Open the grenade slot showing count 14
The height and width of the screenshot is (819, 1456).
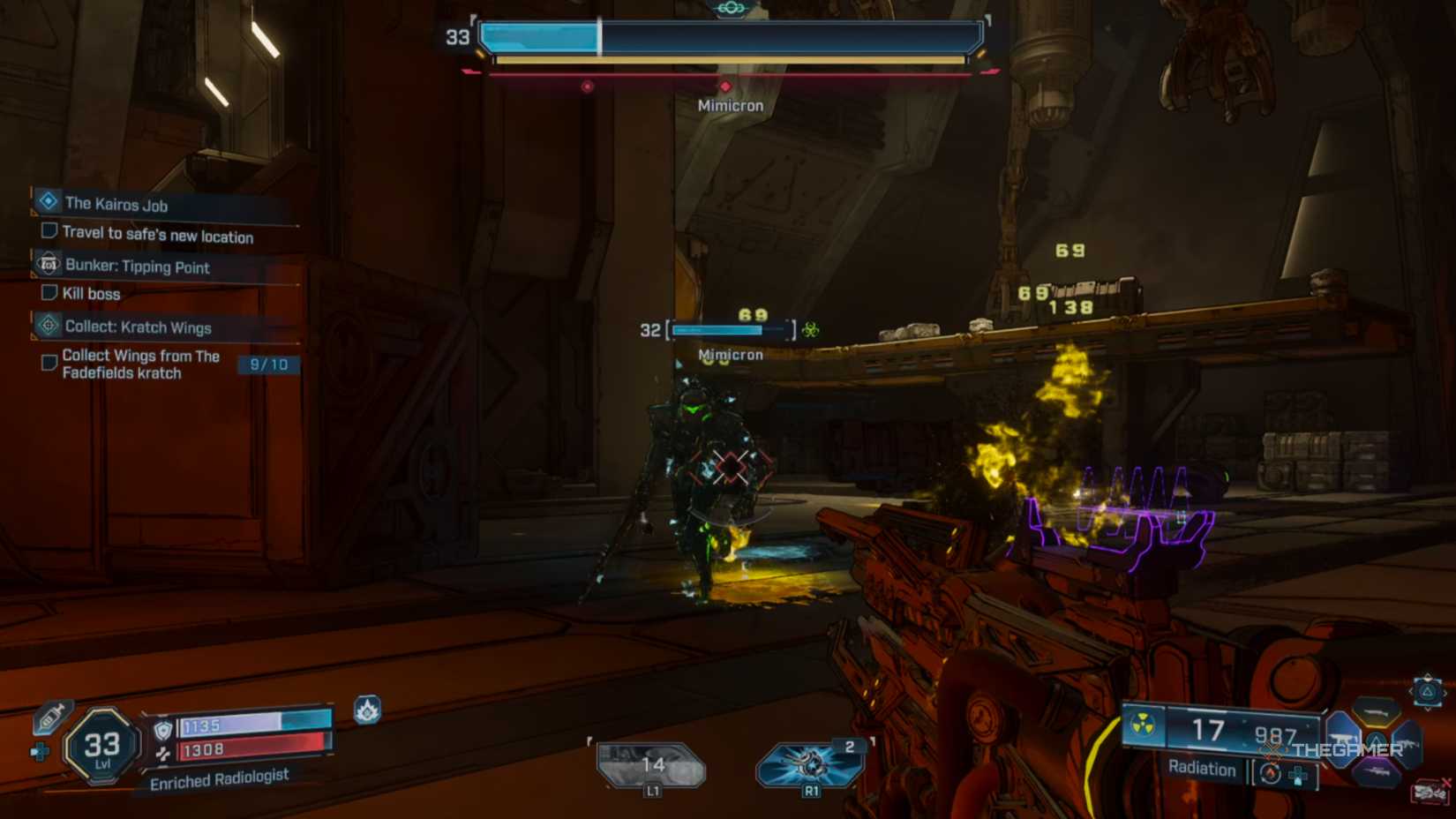click(x=652, y=765)
